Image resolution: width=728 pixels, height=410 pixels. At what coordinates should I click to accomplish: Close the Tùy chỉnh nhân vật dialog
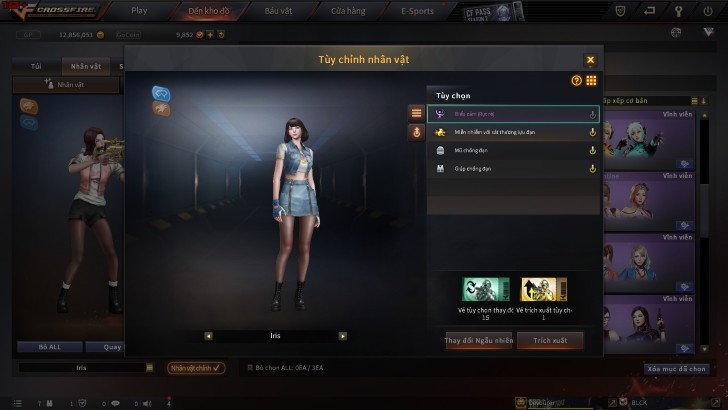pos(590,60)
